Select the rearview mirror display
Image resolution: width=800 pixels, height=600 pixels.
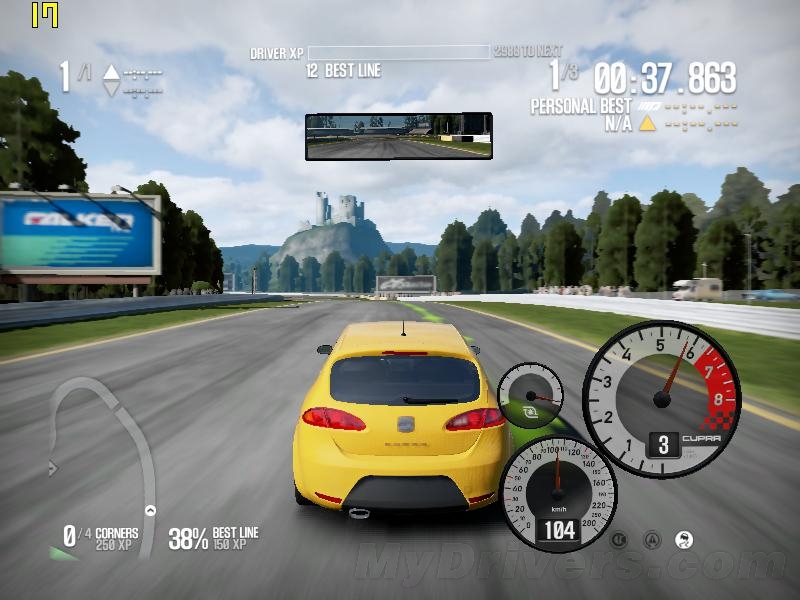[x=399, y=136]
